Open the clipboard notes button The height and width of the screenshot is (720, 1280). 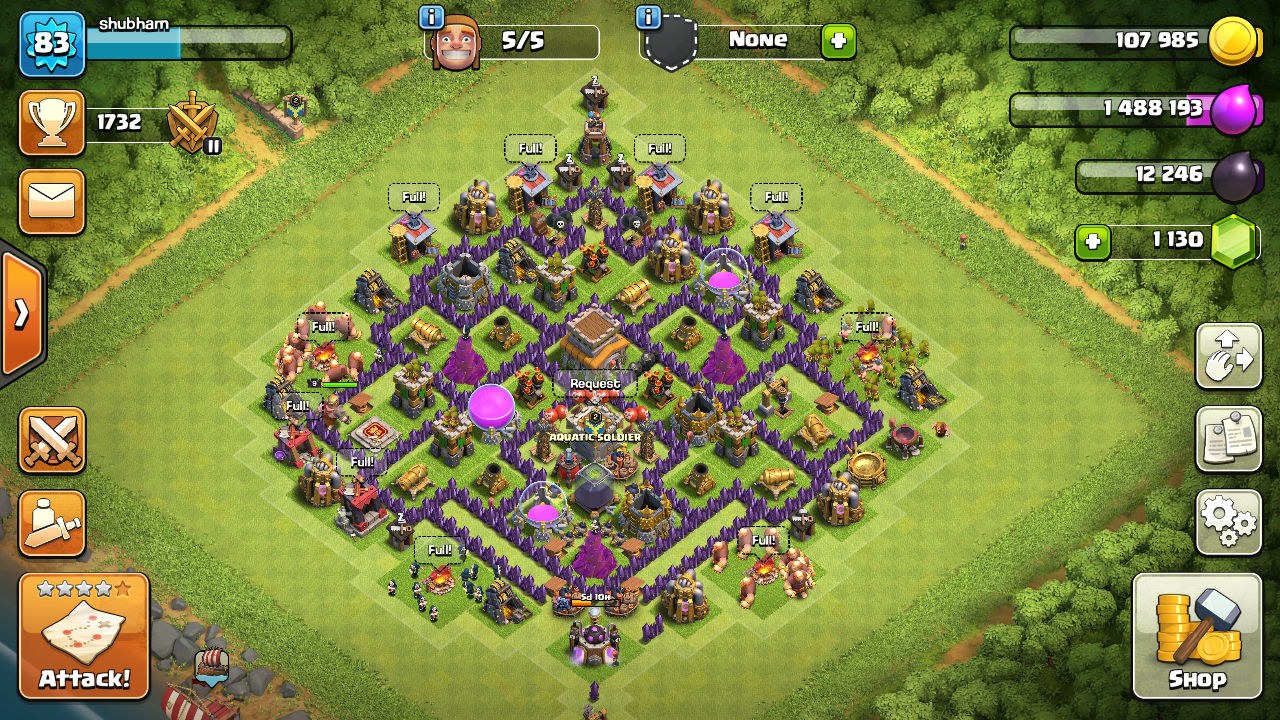tap(1228, 439)
